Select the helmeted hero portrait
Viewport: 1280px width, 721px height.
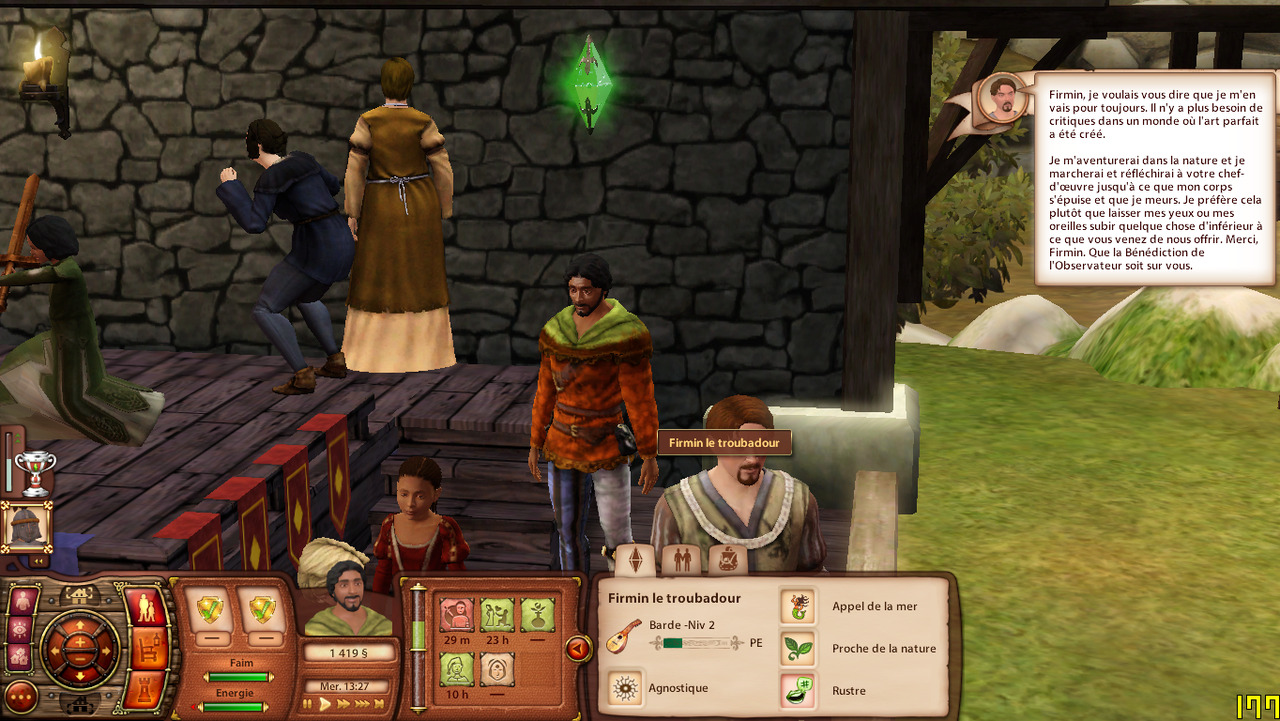coord(26,526)
